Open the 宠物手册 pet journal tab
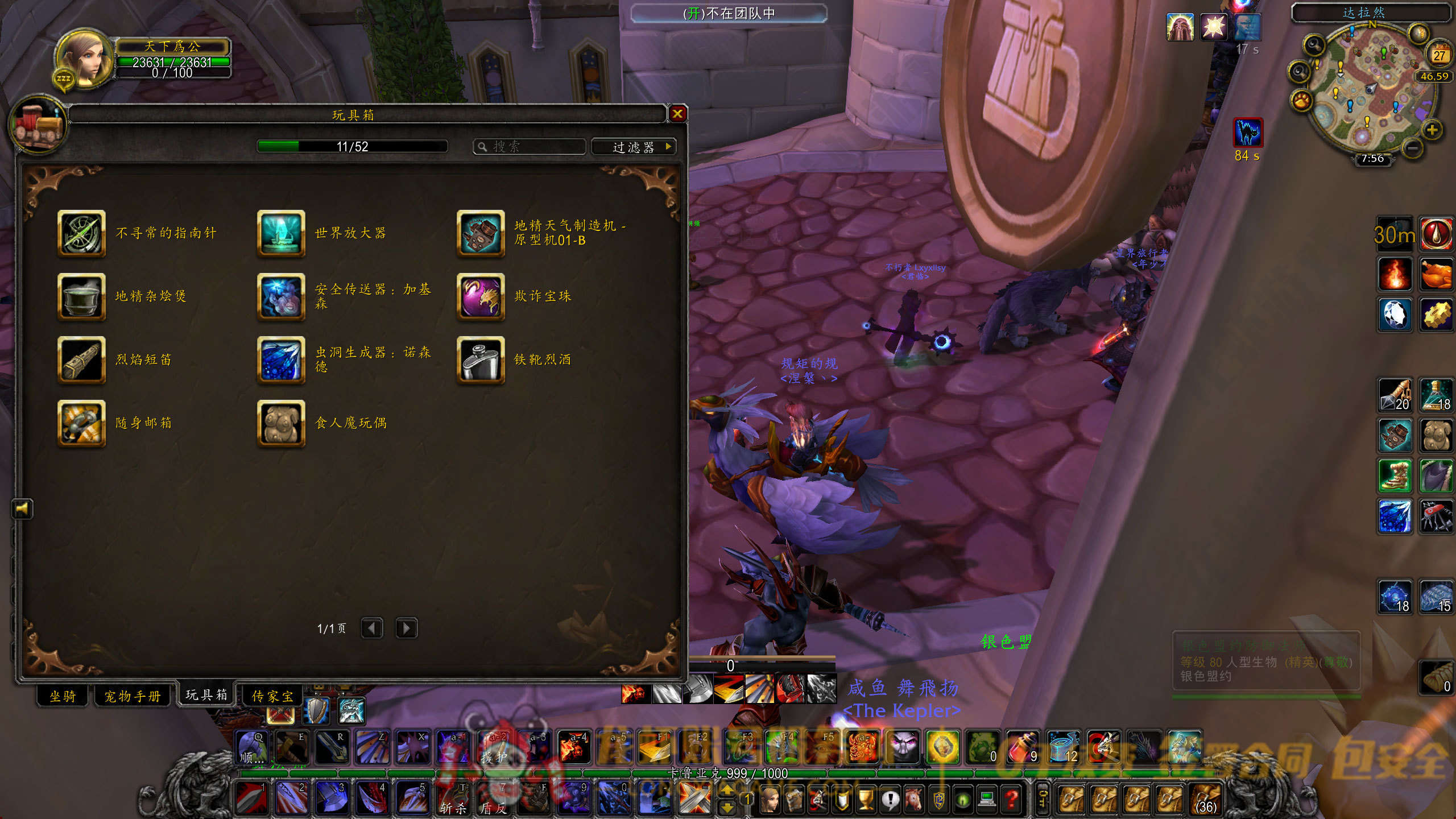Viewport: 1456px width, 819px height. click(133, 696)
